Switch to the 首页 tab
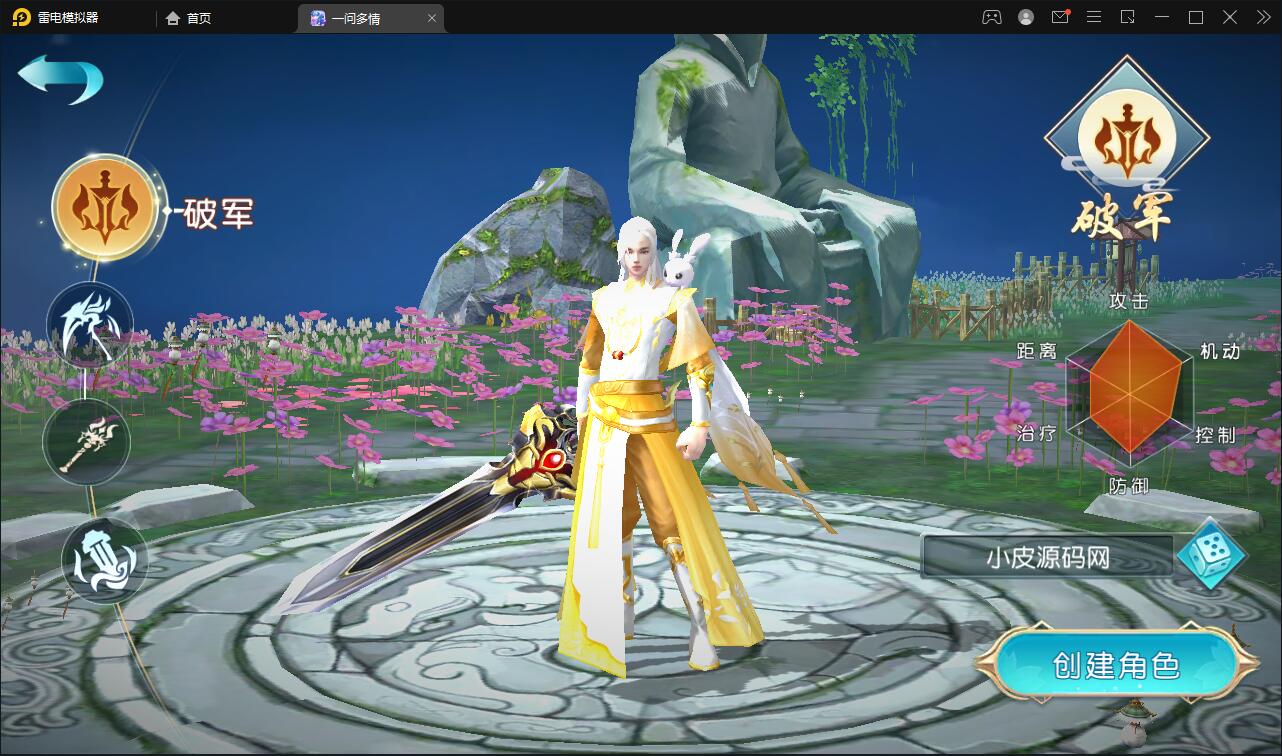Screen dimensions: 1282x756 point(188,17)
